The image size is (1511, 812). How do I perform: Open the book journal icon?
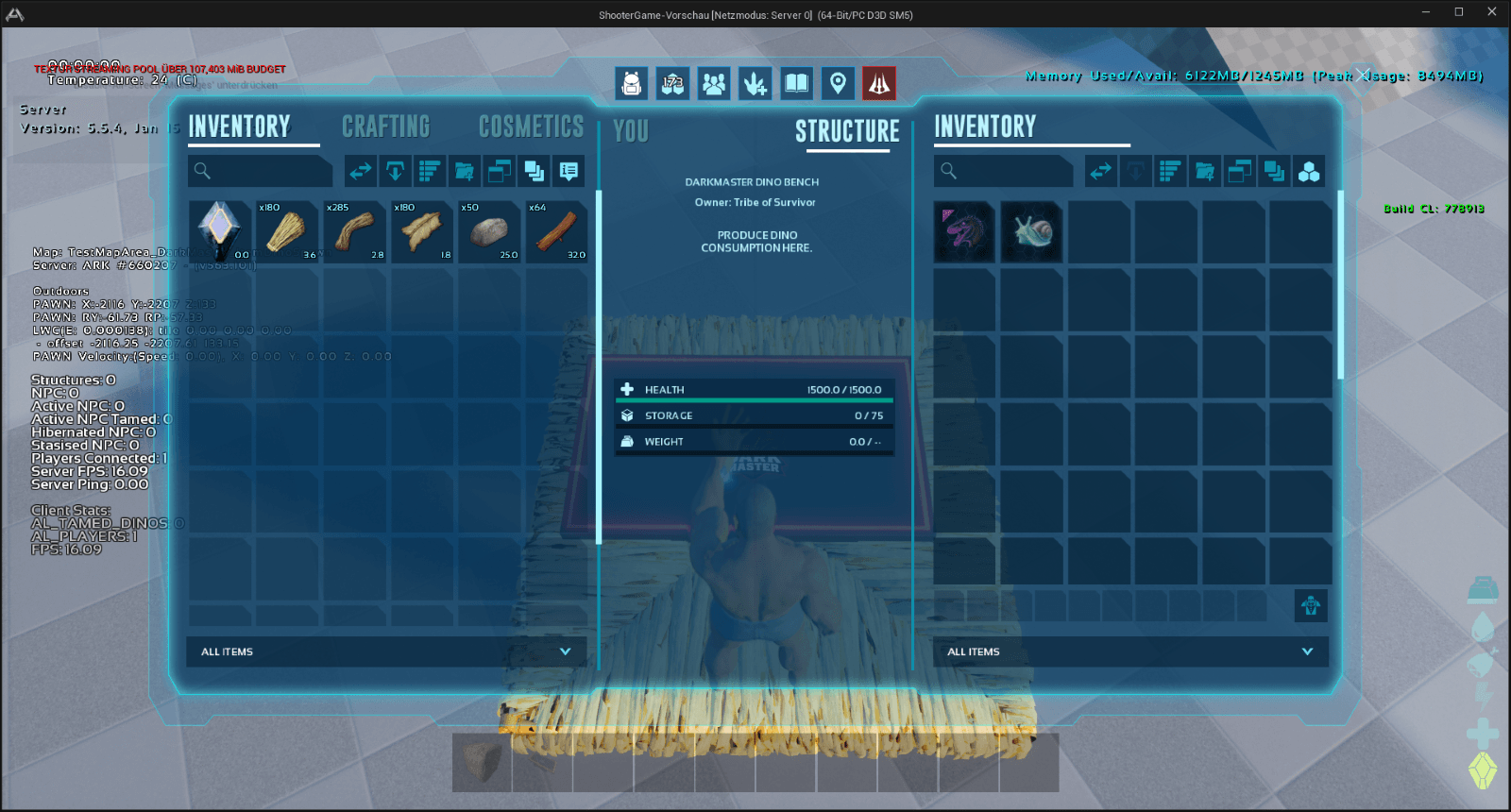tap(796, 84)
